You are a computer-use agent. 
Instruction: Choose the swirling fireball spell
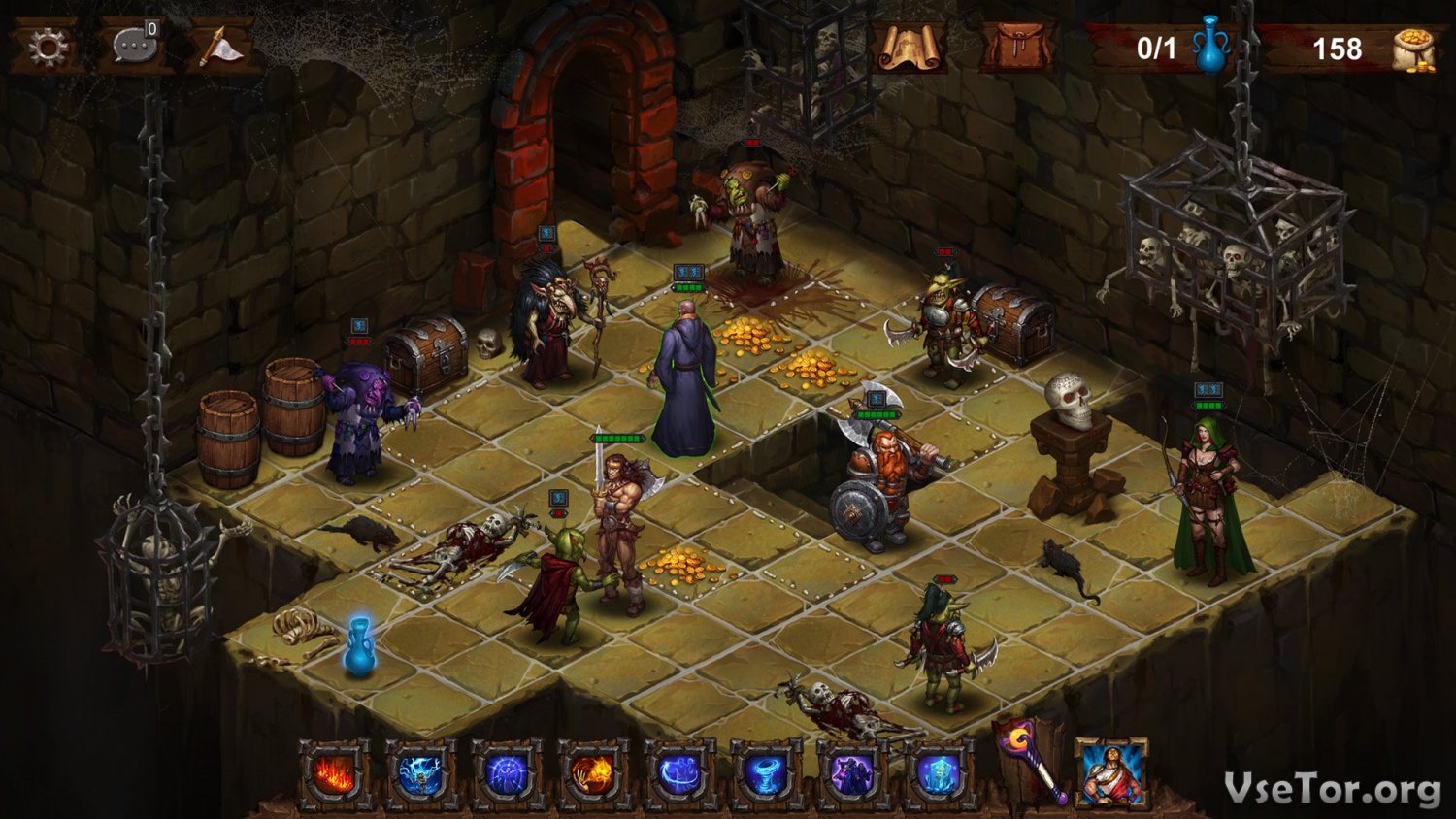coord(593,775)
